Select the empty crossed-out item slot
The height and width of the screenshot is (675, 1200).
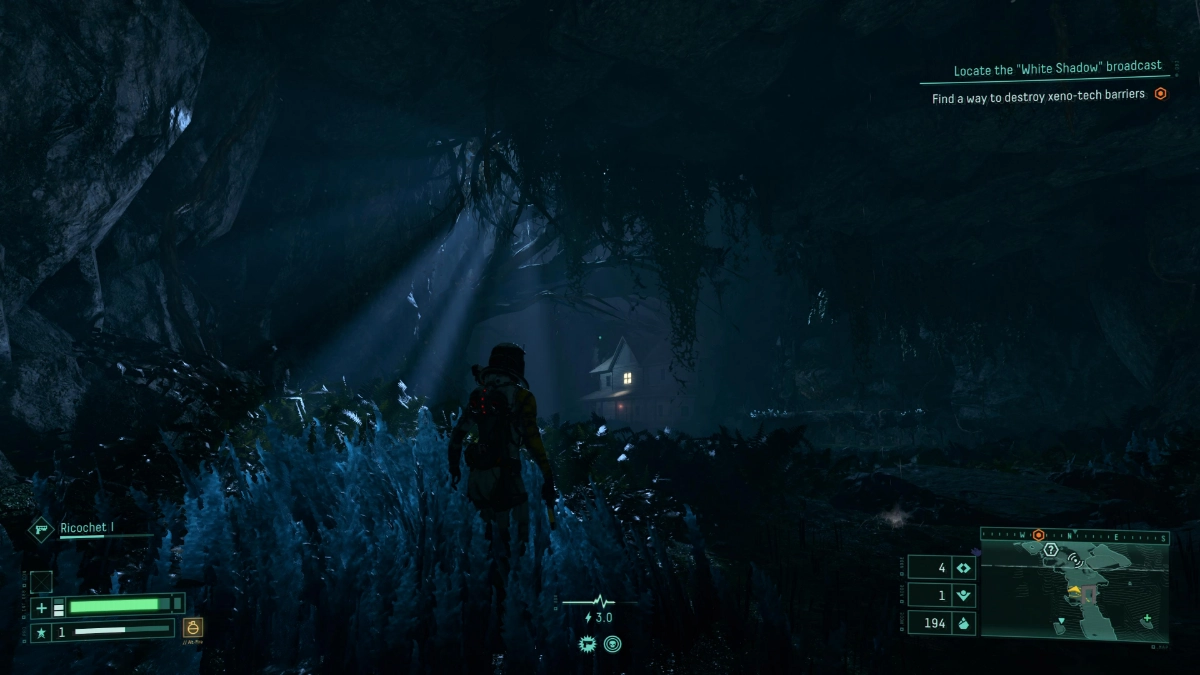[41, 581]
